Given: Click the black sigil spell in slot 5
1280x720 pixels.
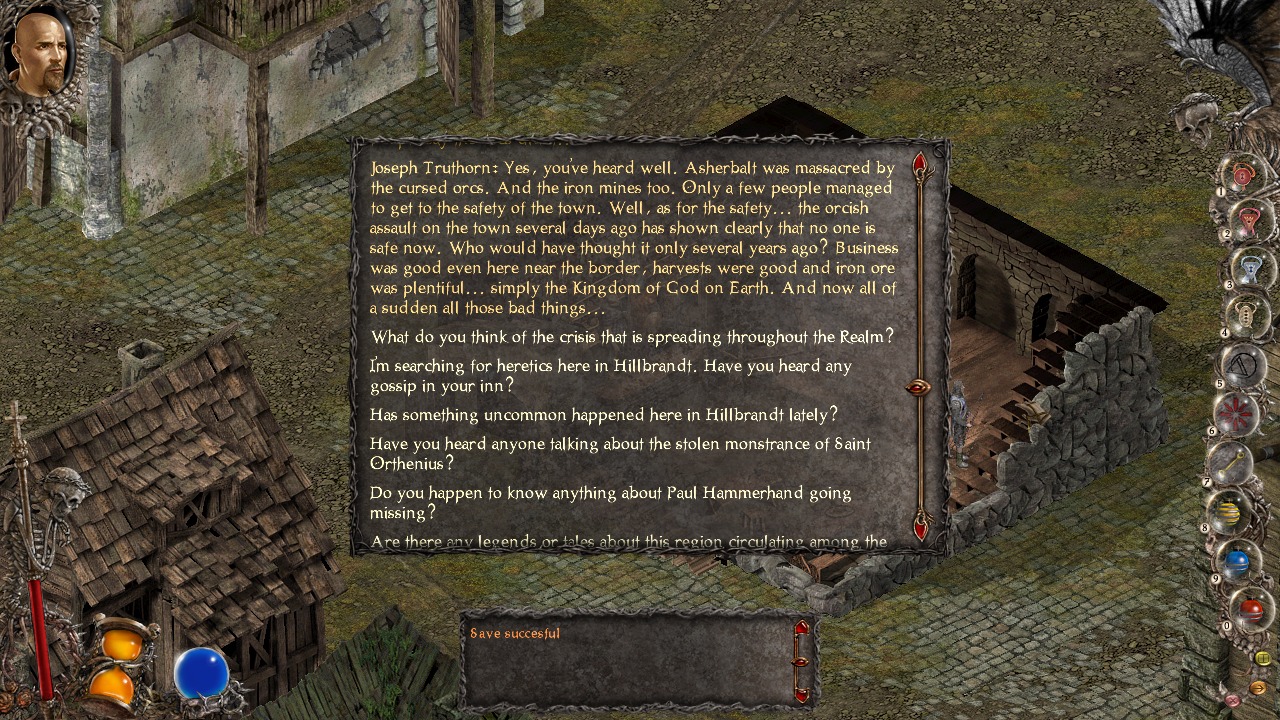Looking at the screenshot, I should (x=1243, y=364).
